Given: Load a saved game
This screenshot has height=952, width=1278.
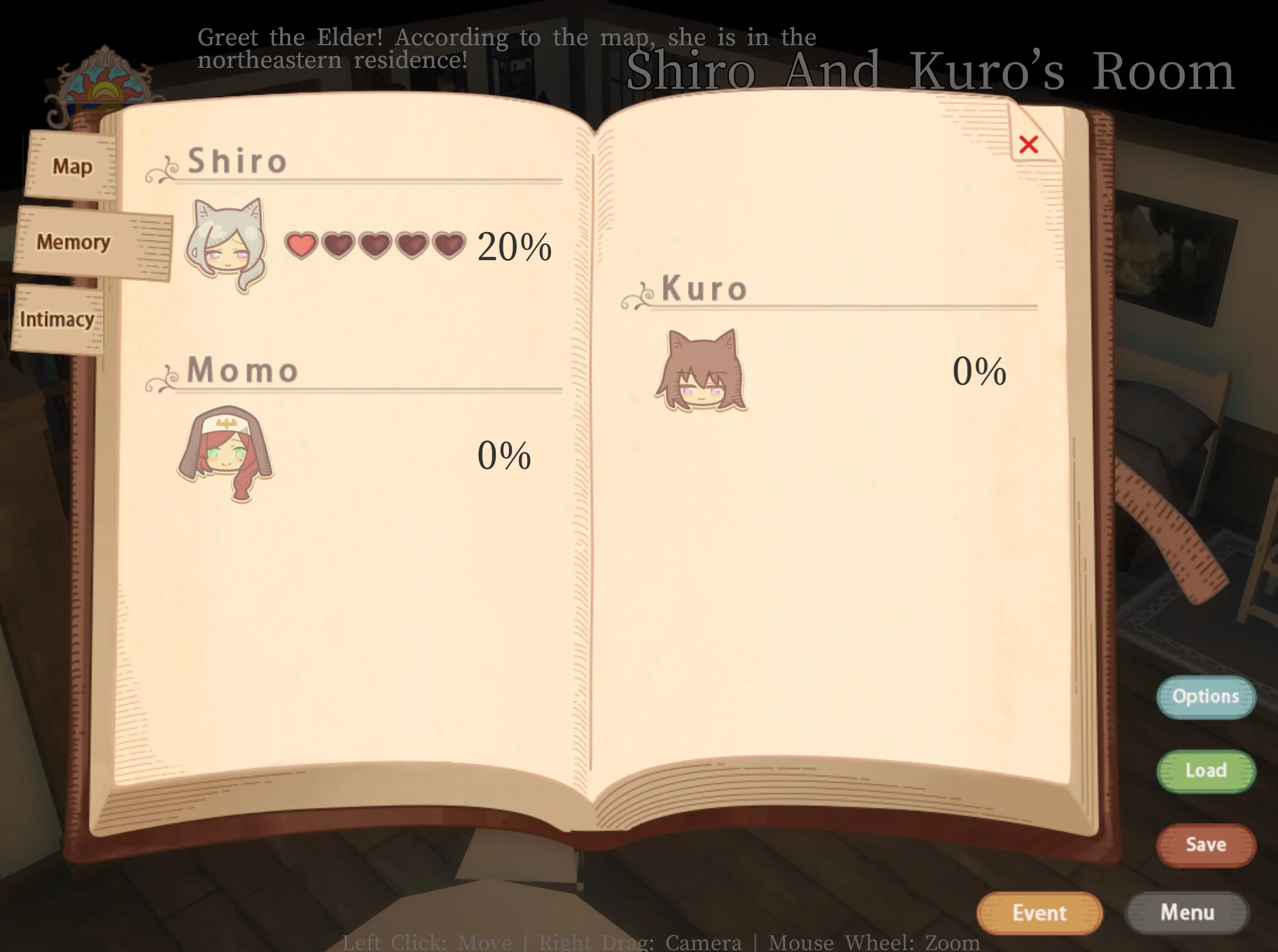Looking at the screenshot, I should point(1205,771).
